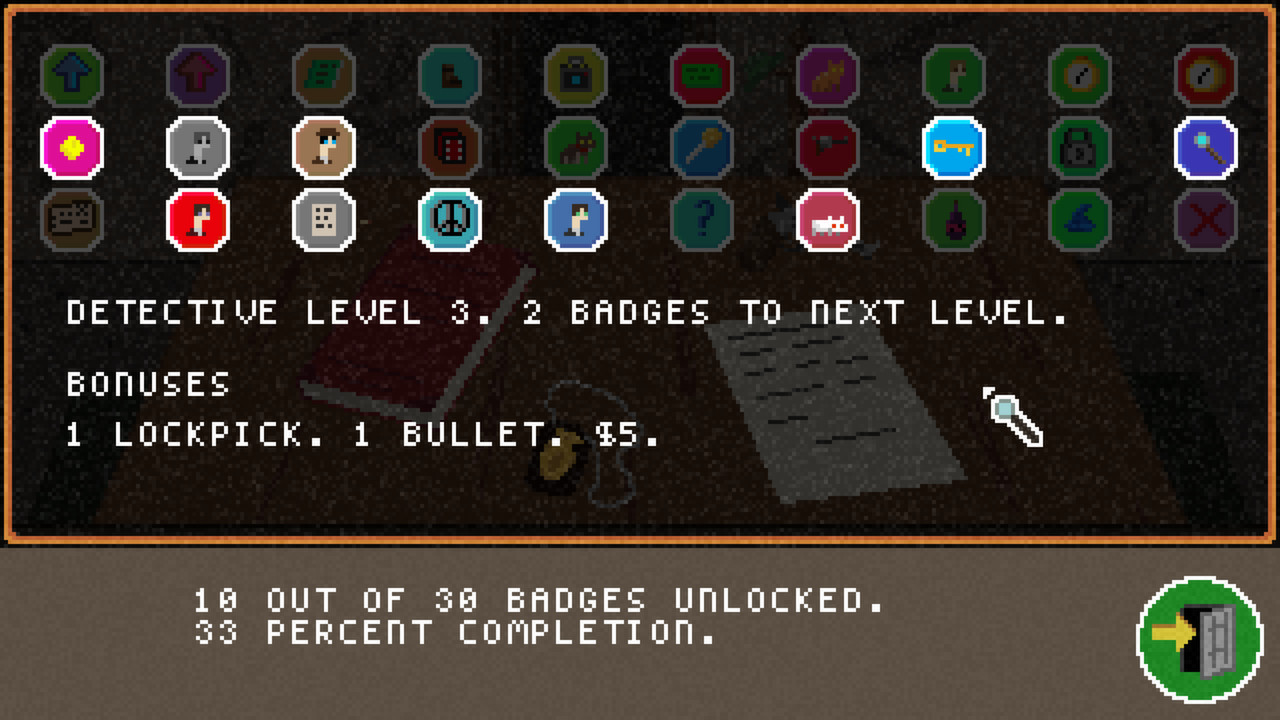This screenshot has width=1280, height=720.
Task: Open the golden key badge
Action: pos(954,147)
